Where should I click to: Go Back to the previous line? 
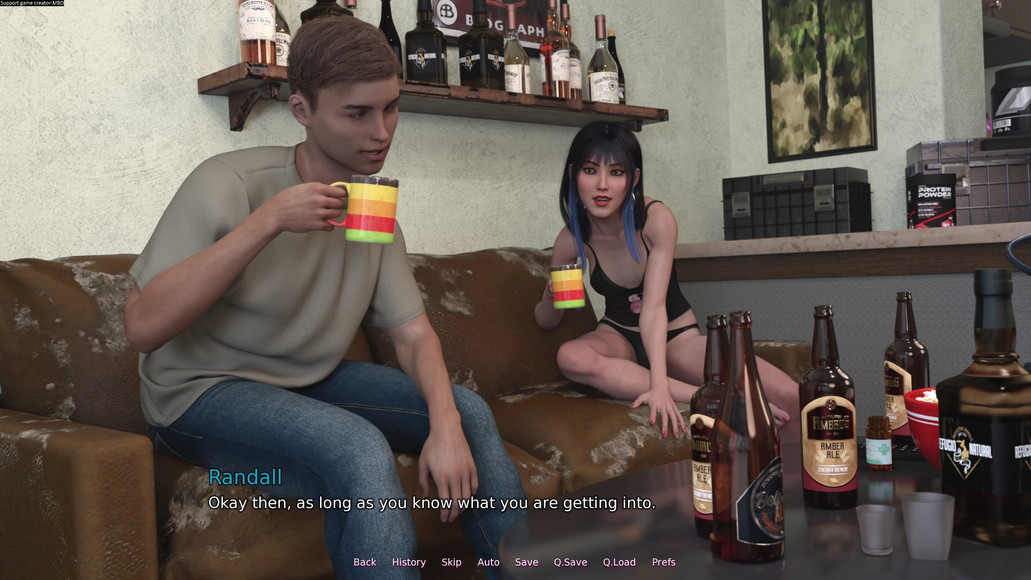364,562
